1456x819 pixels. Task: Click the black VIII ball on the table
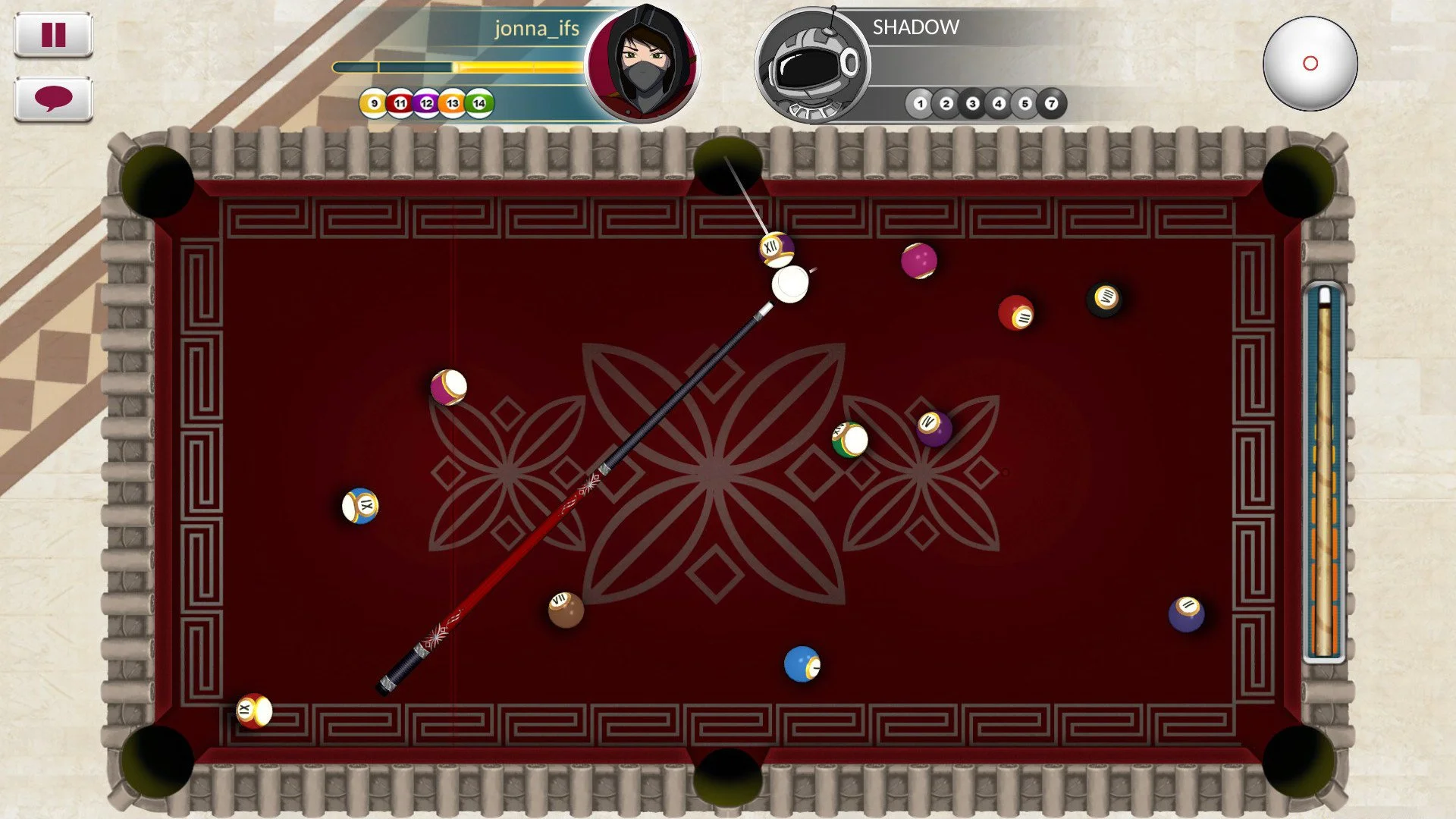1105,297
